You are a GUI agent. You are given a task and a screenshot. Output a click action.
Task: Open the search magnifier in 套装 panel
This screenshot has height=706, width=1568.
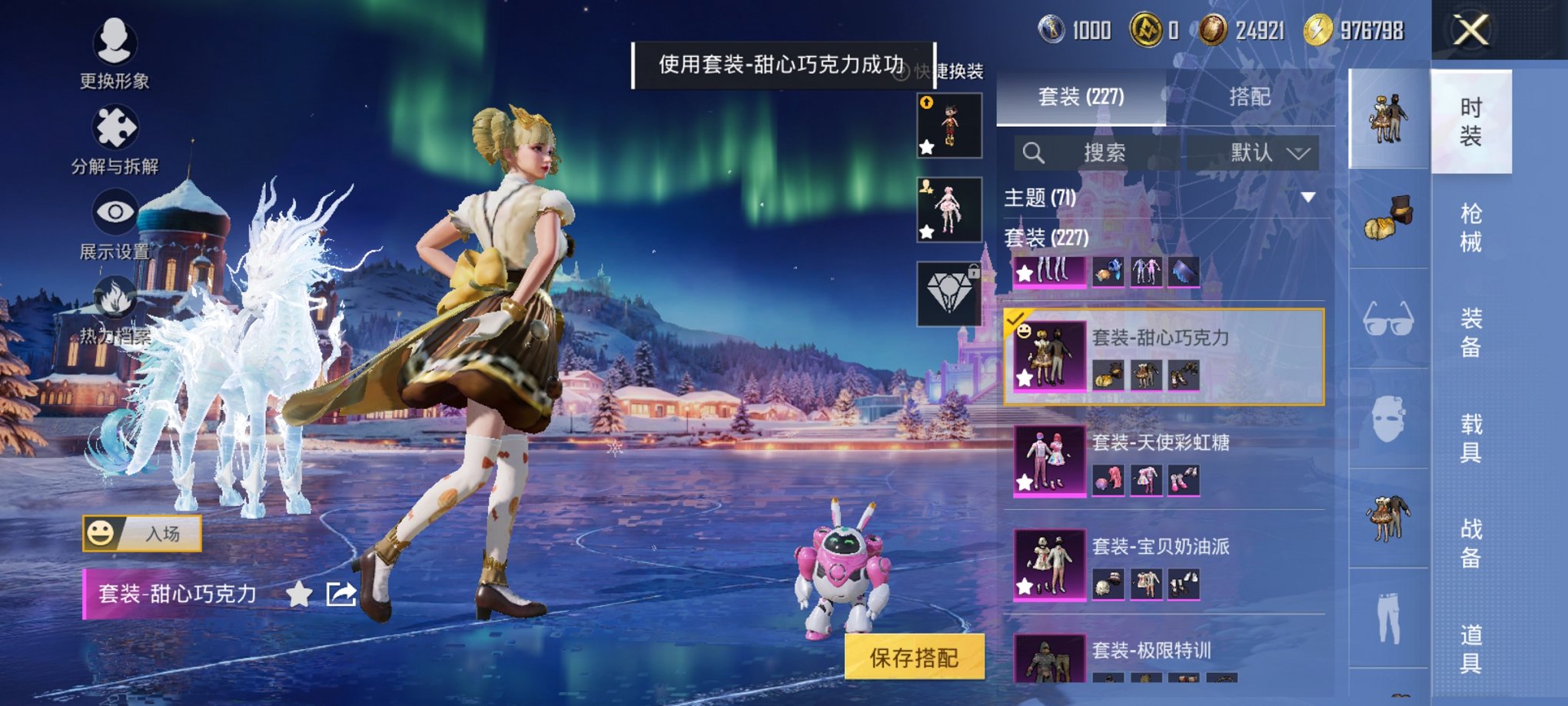pyautogui.click(x=1035, y=152)
